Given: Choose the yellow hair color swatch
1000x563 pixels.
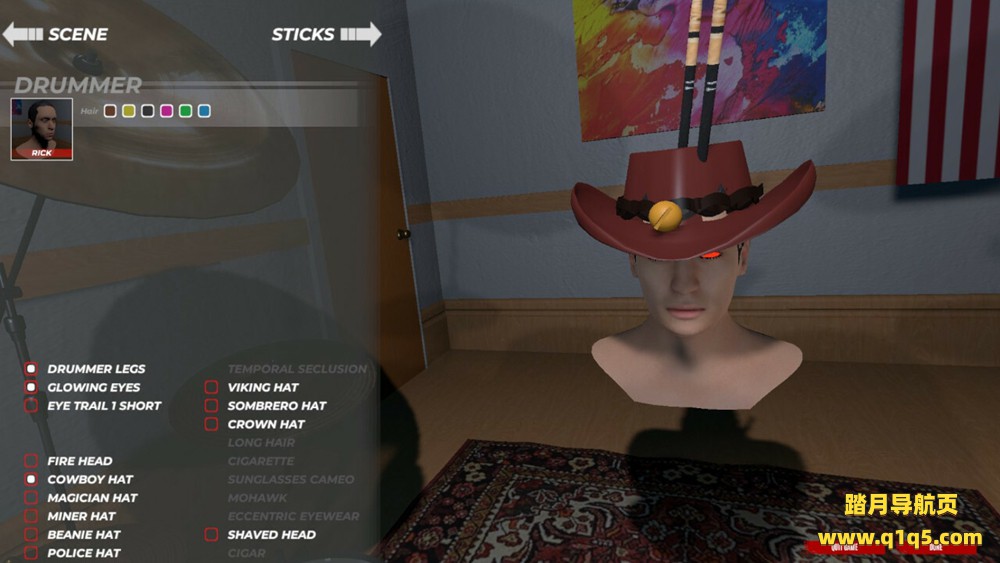Looking at the screenshot, I should (x=129, y=111).
